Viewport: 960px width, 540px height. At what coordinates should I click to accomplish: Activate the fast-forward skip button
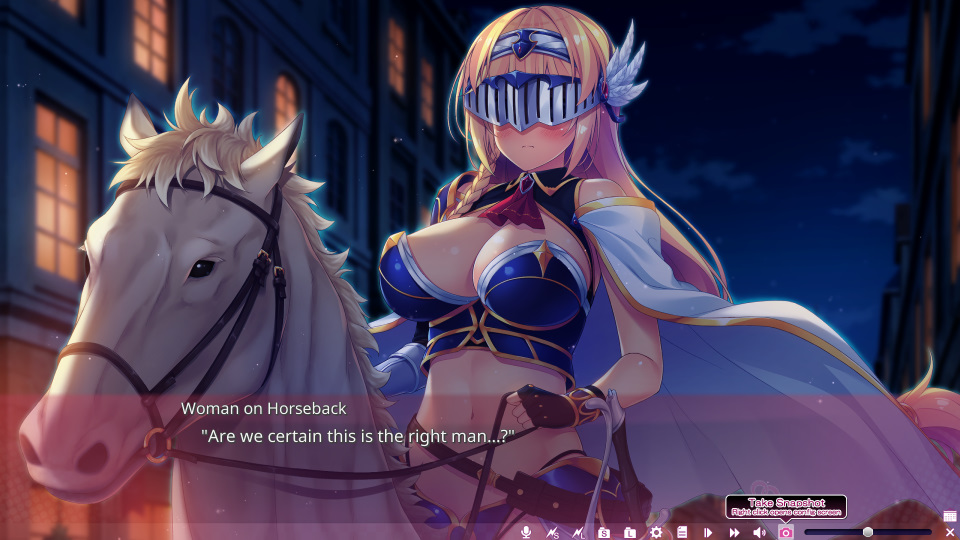(x=734, y=532)
